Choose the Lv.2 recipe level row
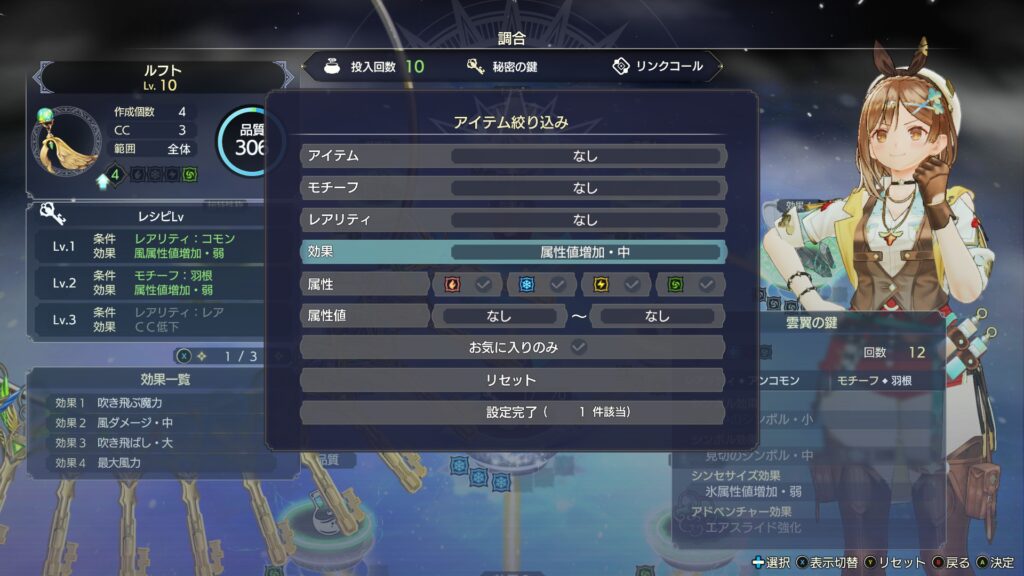Viewport: 1024px width, 576px height. pyautogui.click(x=150, y=283)
